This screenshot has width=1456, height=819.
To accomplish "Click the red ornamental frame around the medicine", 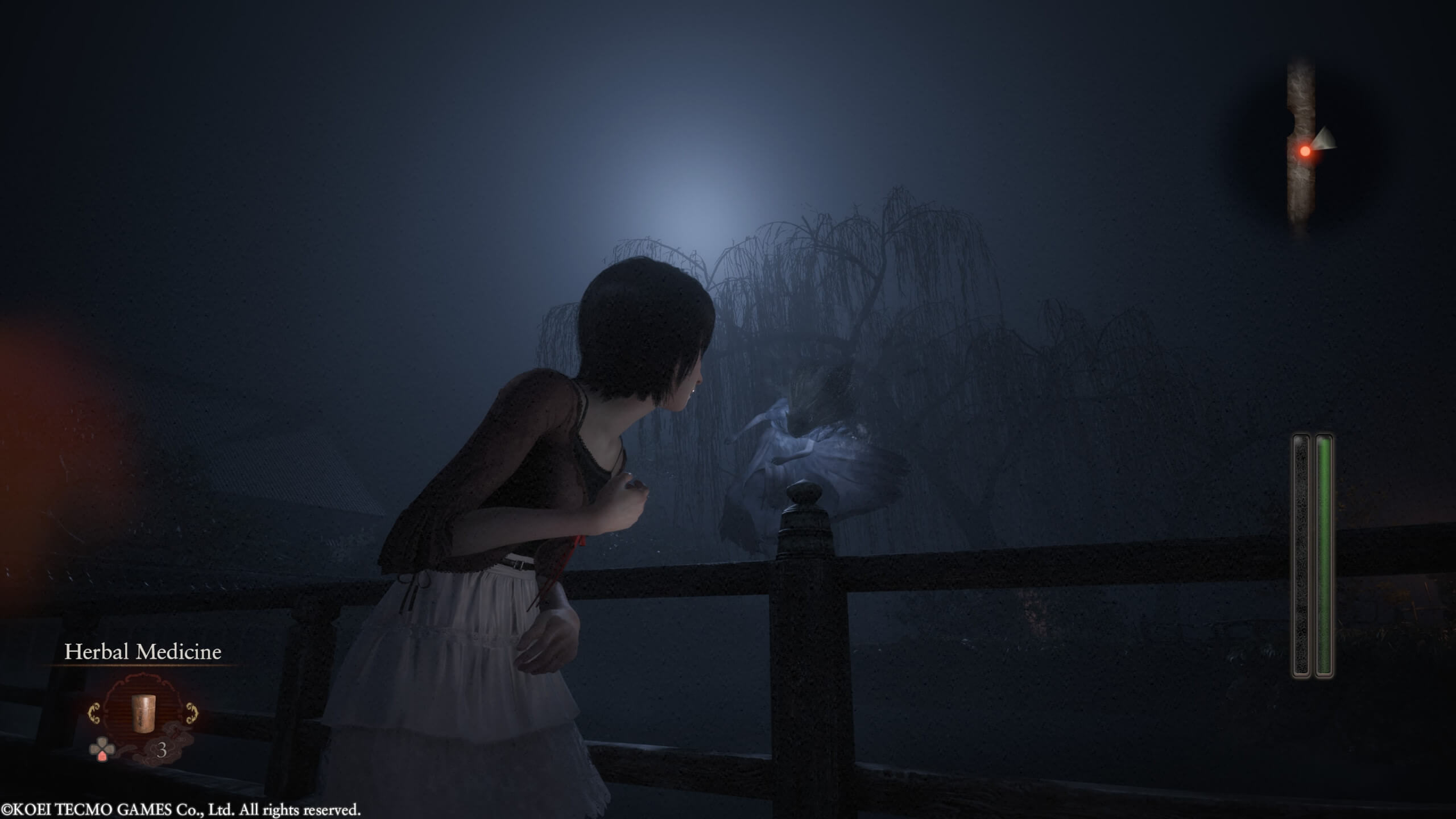I will [144, 682].
